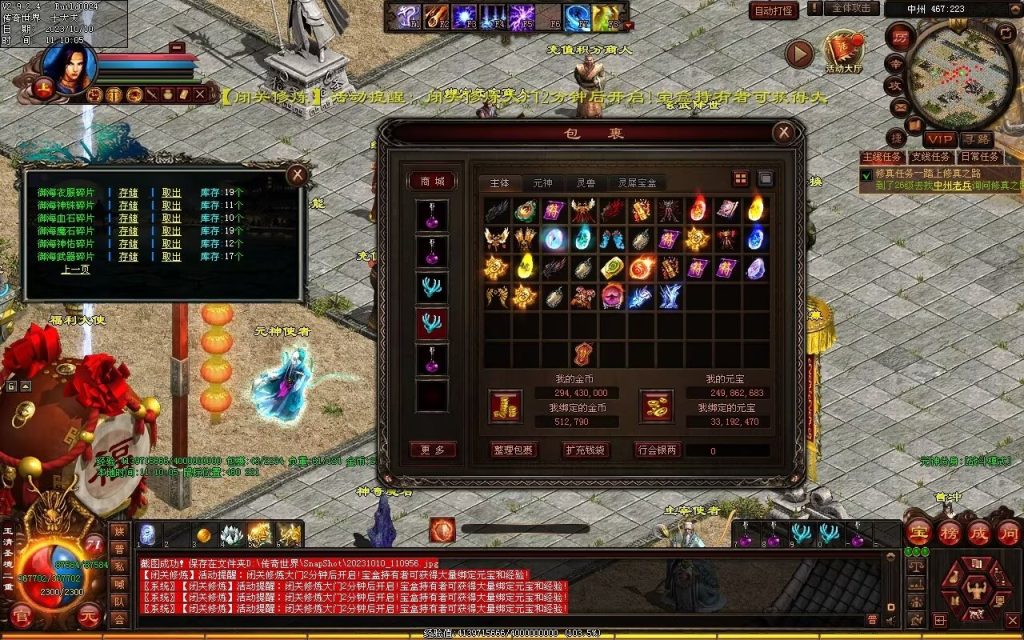
Task: Click the 寻路 pathfinding button
Action: pos(977,139)
